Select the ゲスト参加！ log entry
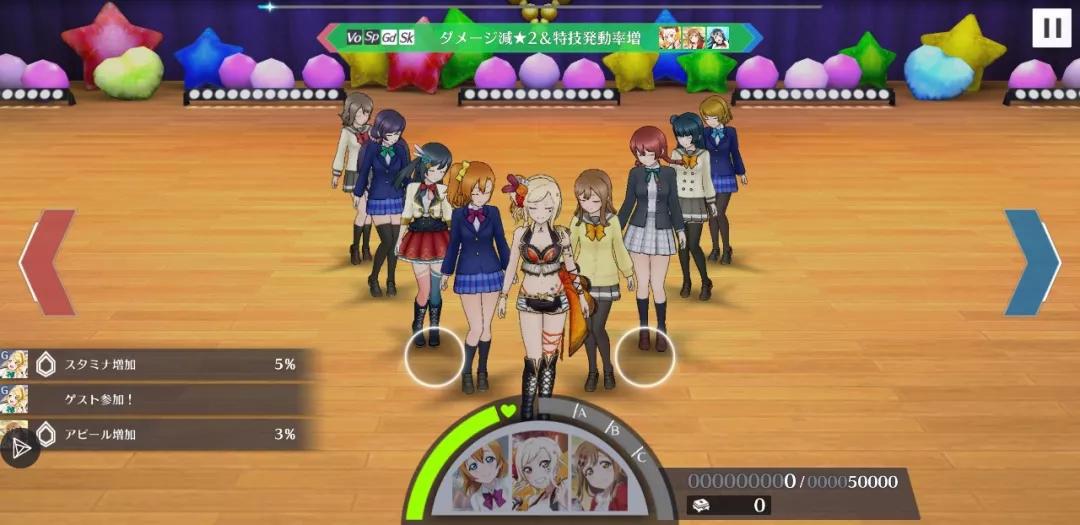Viewport: 1080px width, 525px height. click(x=160, y=399)
